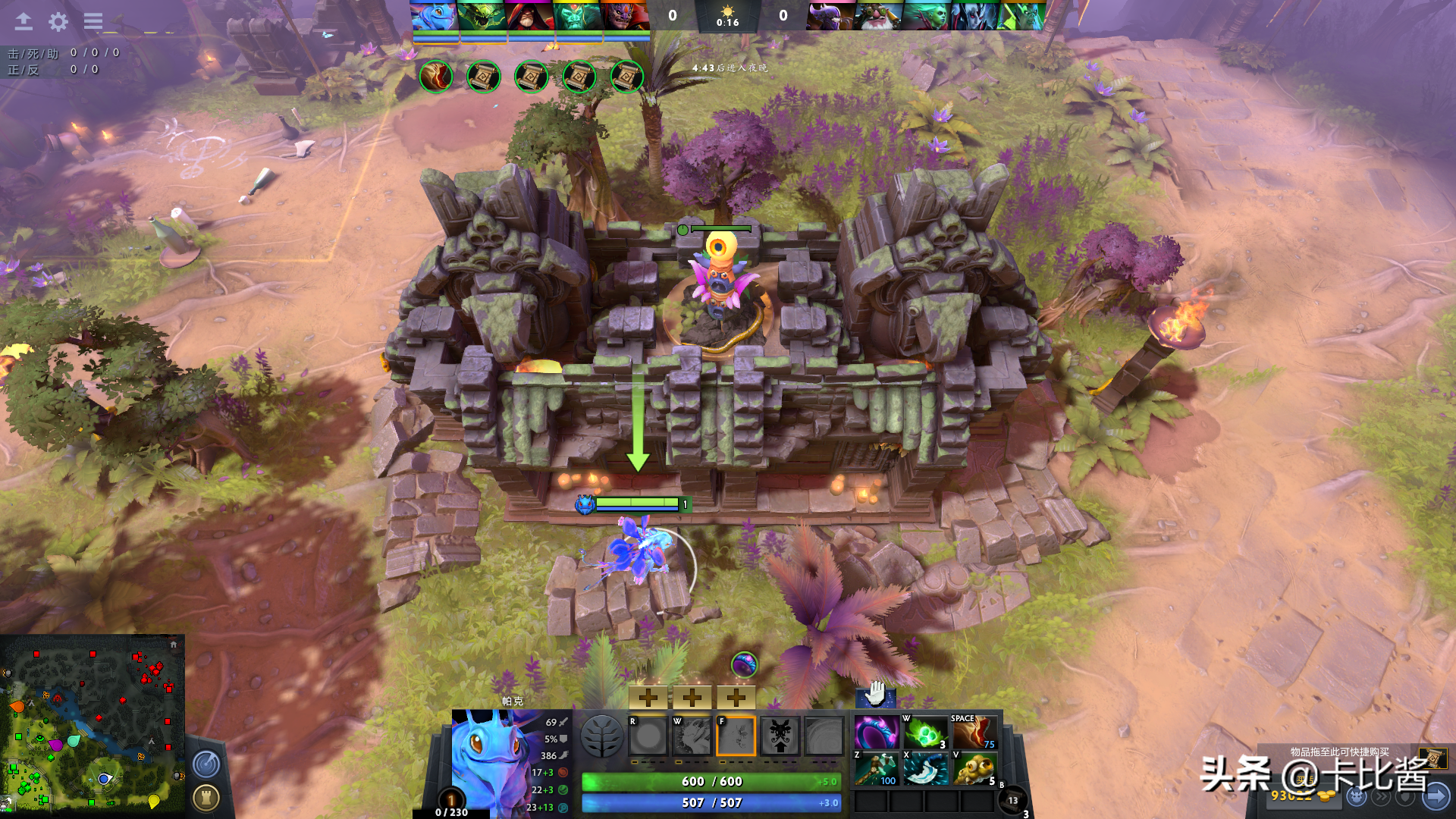
Task: Click the minimap to move the camera
Action: tap(92, 724)
